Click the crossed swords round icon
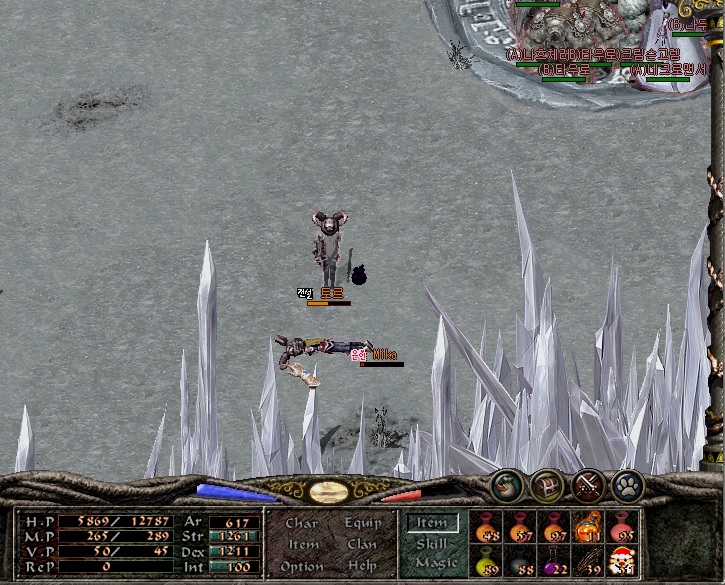Screen dimensions: 725x585 pyautogui.click(x=588, y=486)
